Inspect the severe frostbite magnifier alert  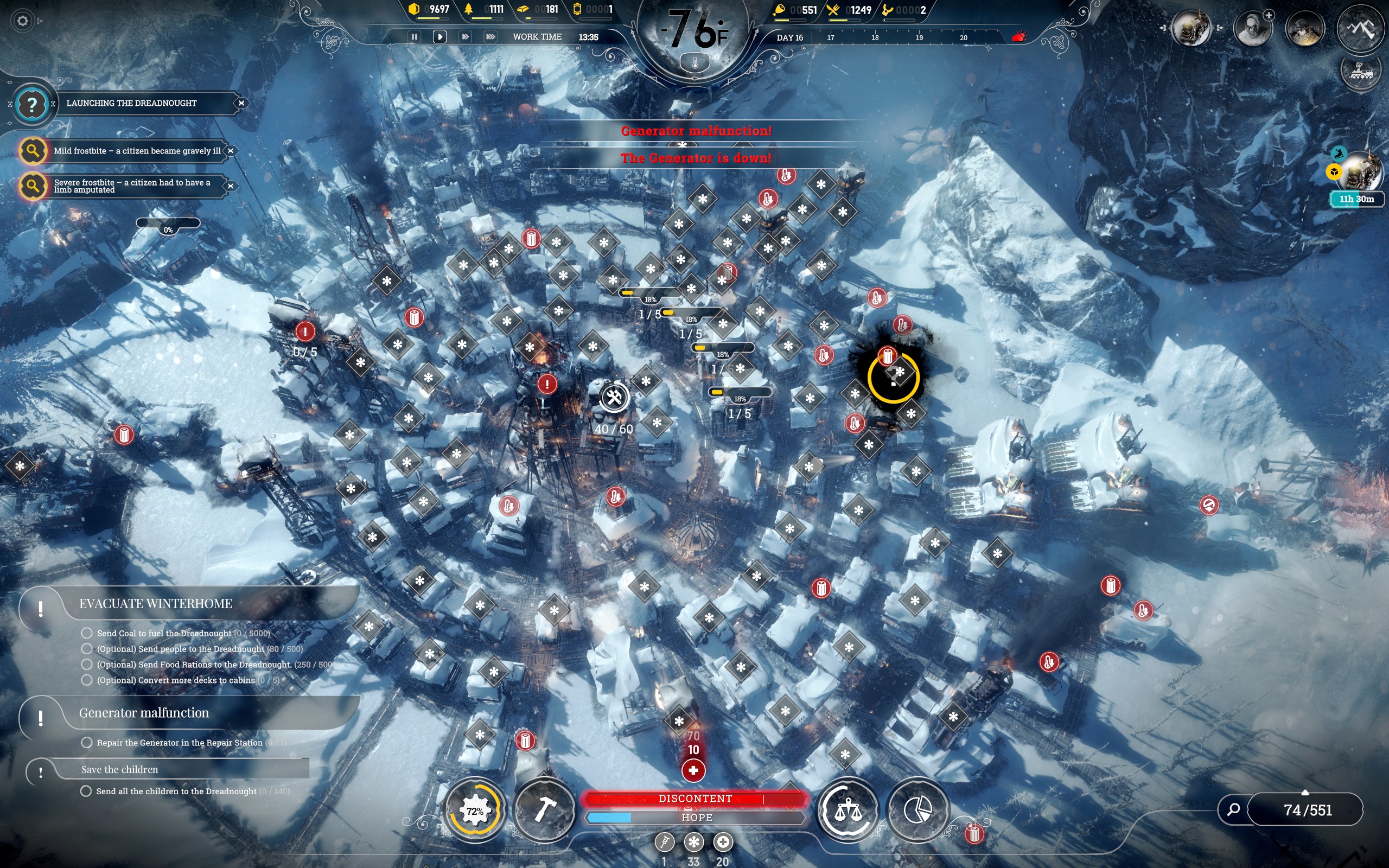33,186
